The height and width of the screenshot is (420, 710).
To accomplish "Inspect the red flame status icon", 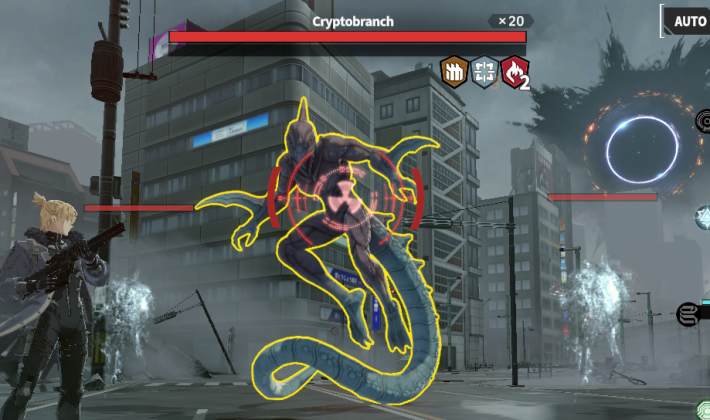I will [513, 70].
